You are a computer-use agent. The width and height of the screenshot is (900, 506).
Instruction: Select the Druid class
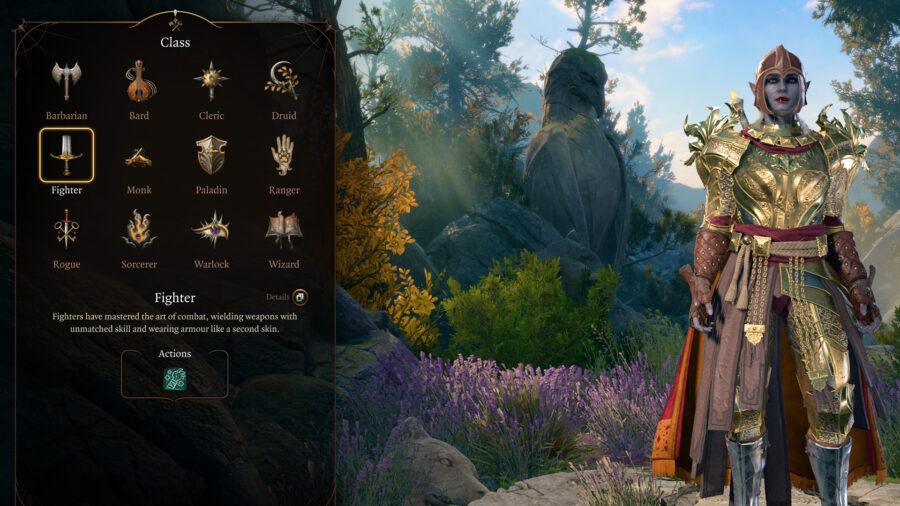283,82
